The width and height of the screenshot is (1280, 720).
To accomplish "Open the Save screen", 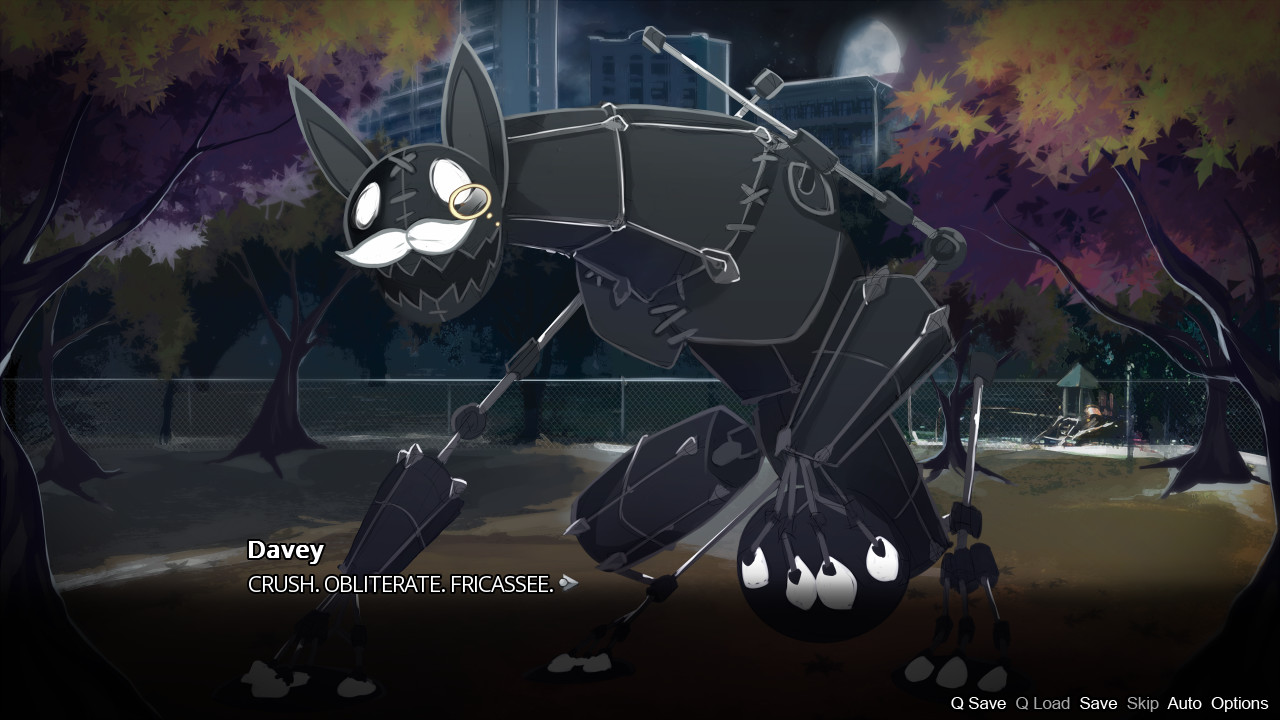I will point(1098,703).
